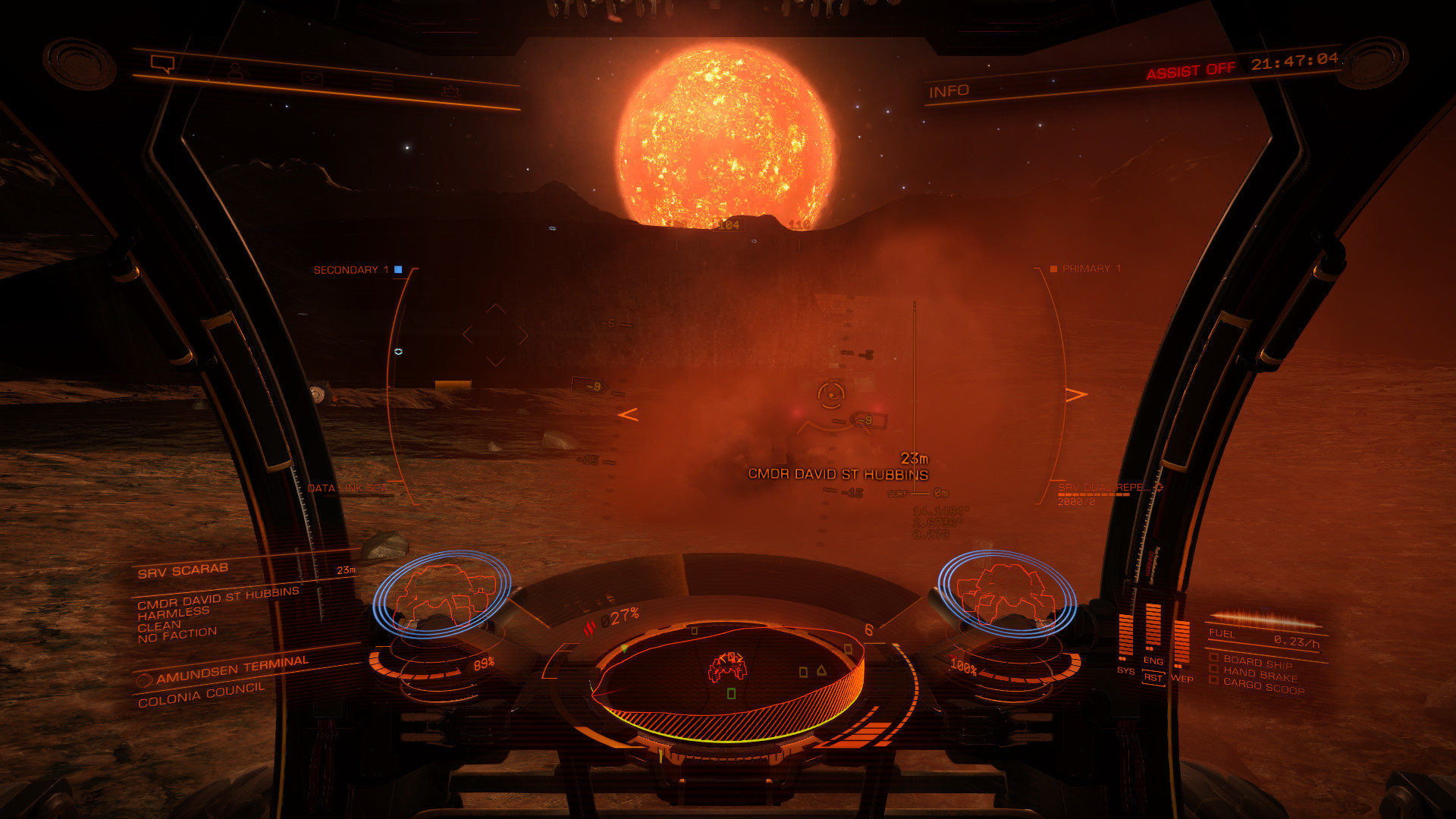
Task: Toggle the Hand Brake indicator
Action: point(1260,674)
